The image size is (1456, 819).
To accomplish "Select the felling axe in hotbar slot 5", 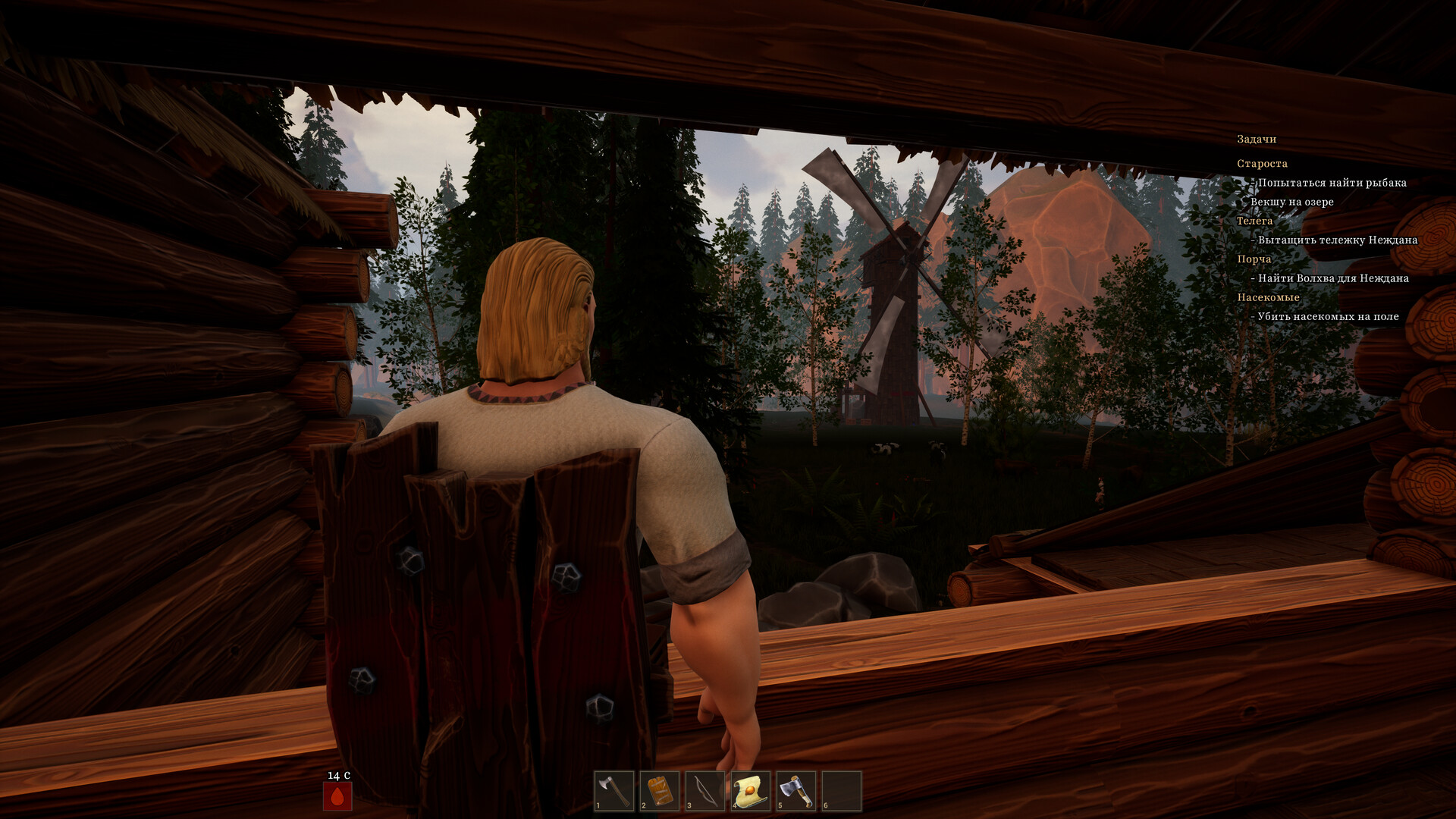I will pyautogui.click(x=795, y=789).
